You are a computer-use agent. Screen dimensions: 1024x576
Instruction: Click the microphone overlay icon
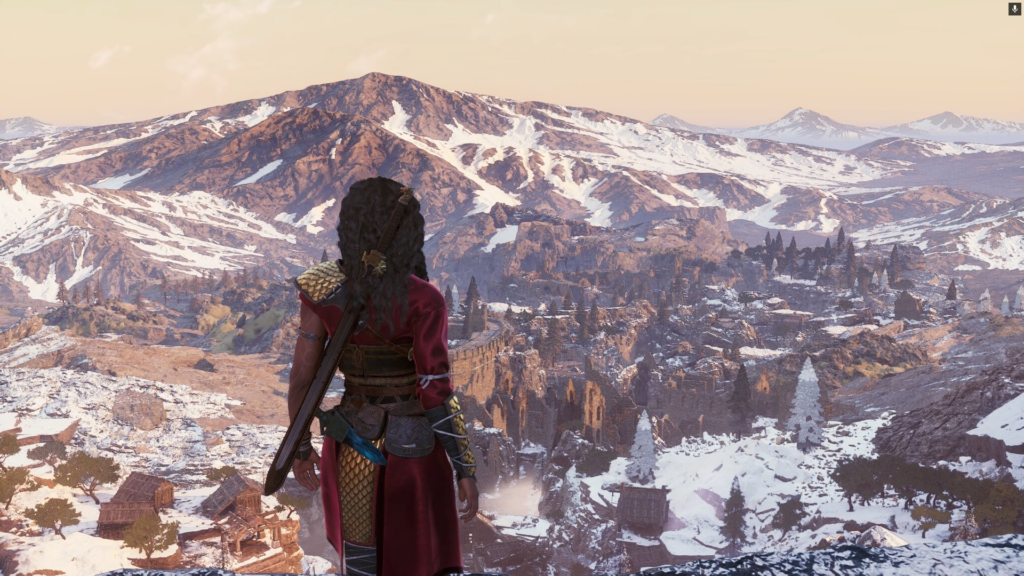coord(1014,9)
